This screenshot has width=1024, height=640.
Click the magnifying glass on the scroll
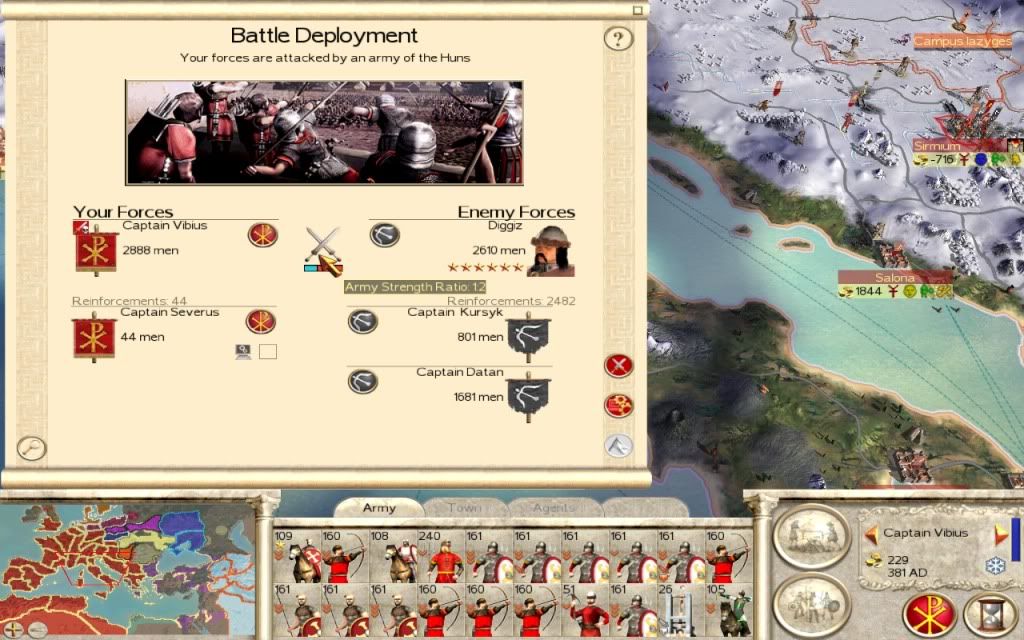tap(31, 448)
